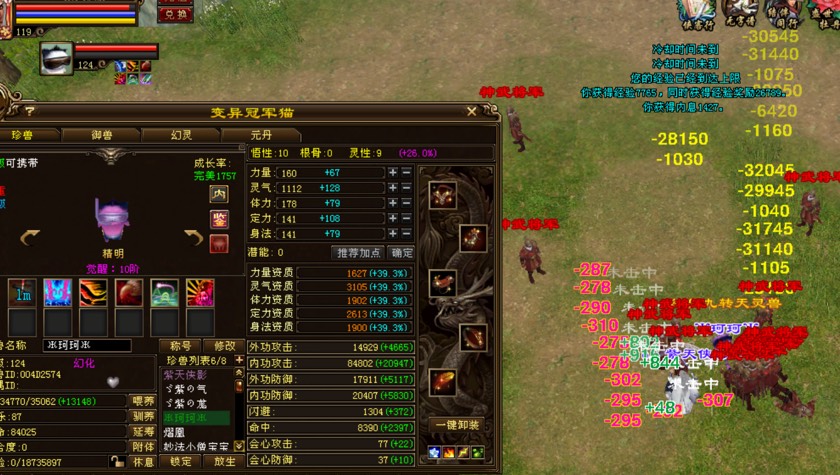Open the 称号 title button
The width and height of the screenshot is (840, 475).
(179, 345)
